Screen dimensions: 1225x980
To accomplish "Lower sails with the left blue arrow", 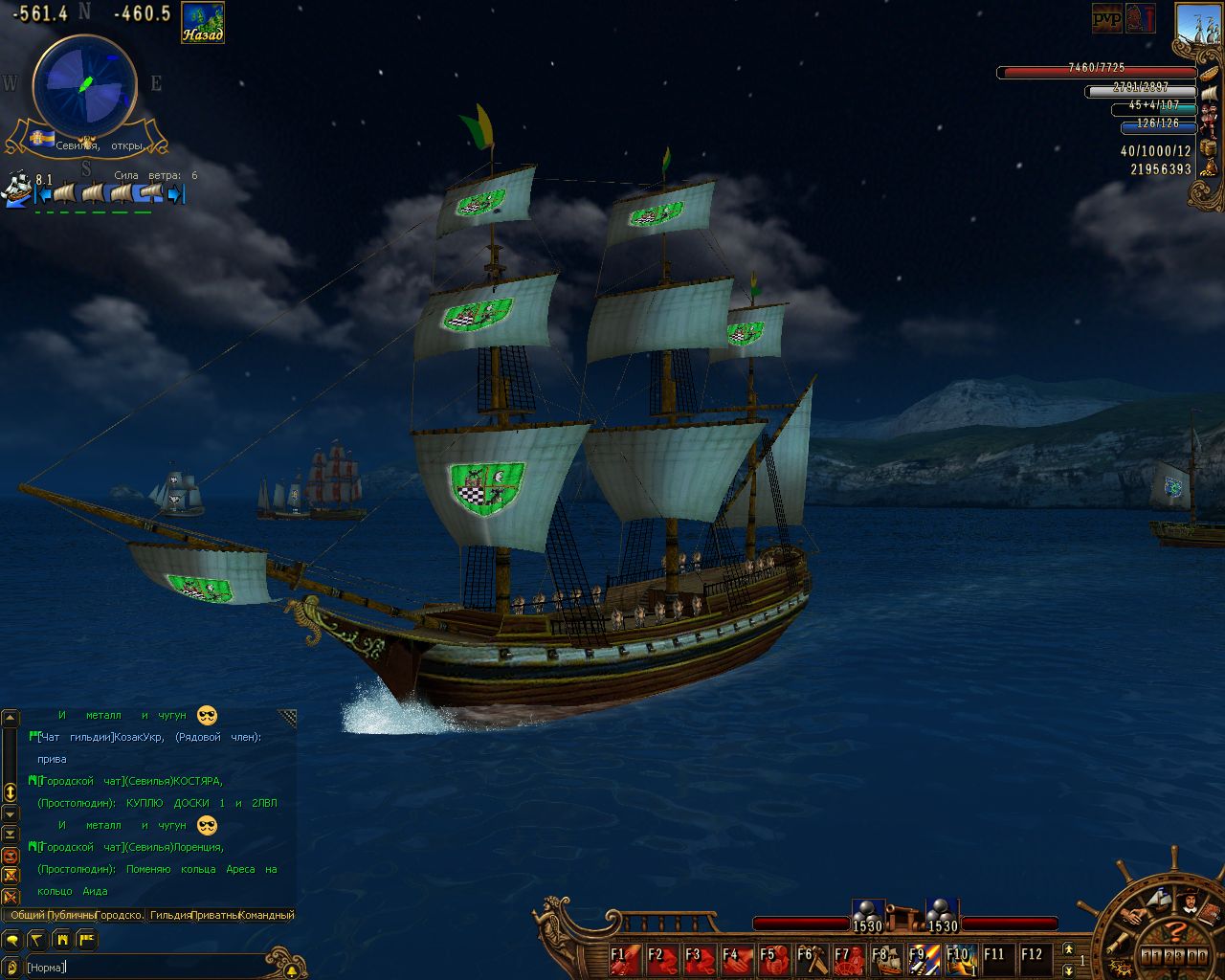I will pos(41,194).
